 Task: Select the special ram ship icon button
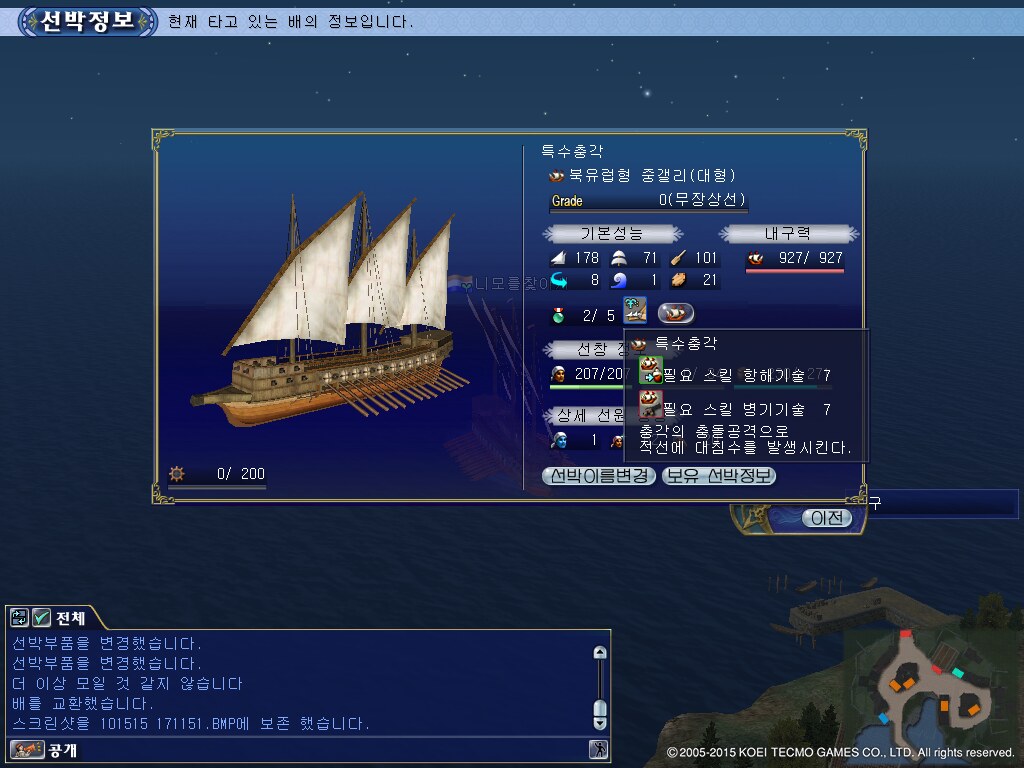click(676, 313)
